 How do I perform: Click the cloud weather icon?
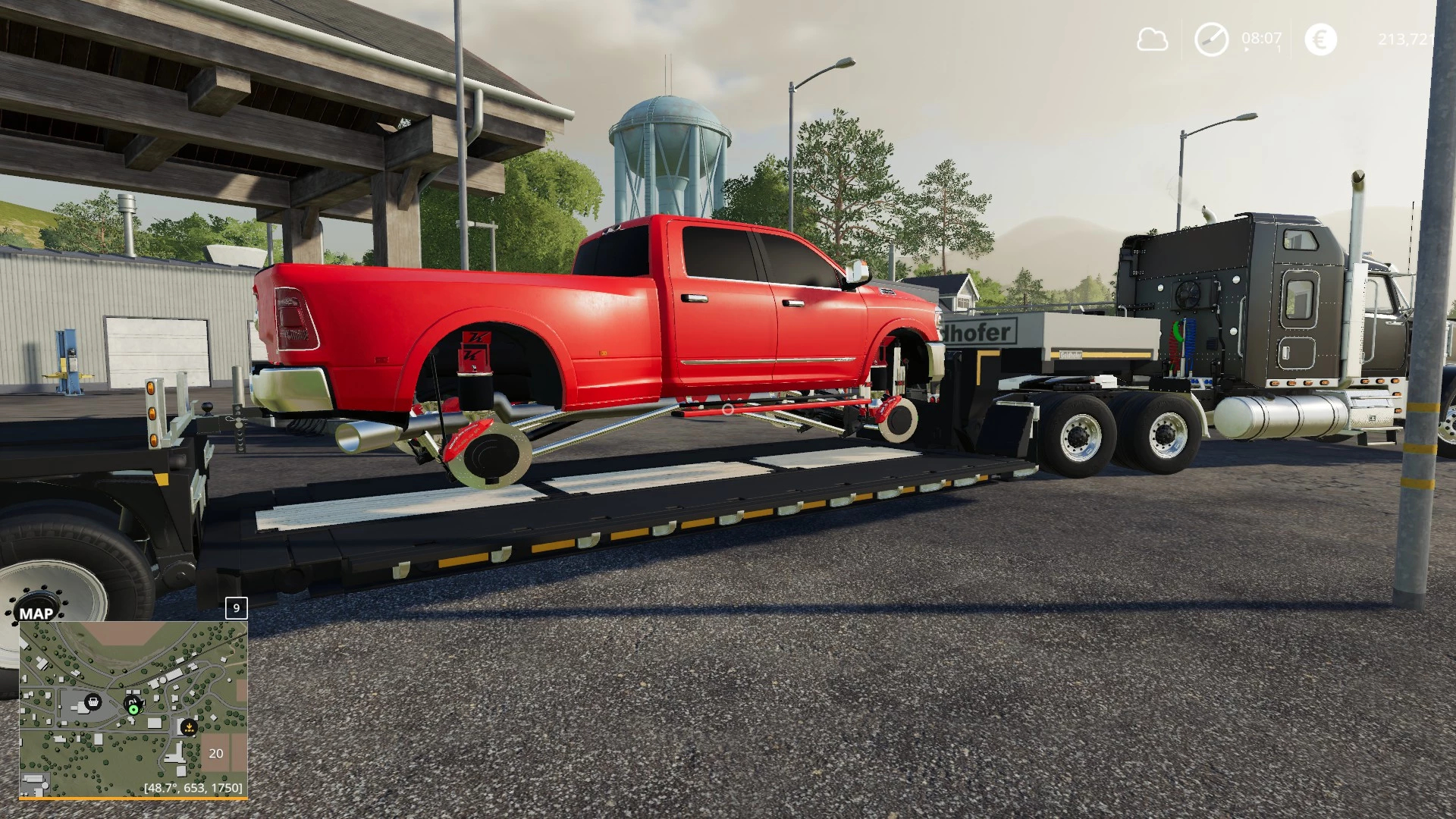[1152, 39]
